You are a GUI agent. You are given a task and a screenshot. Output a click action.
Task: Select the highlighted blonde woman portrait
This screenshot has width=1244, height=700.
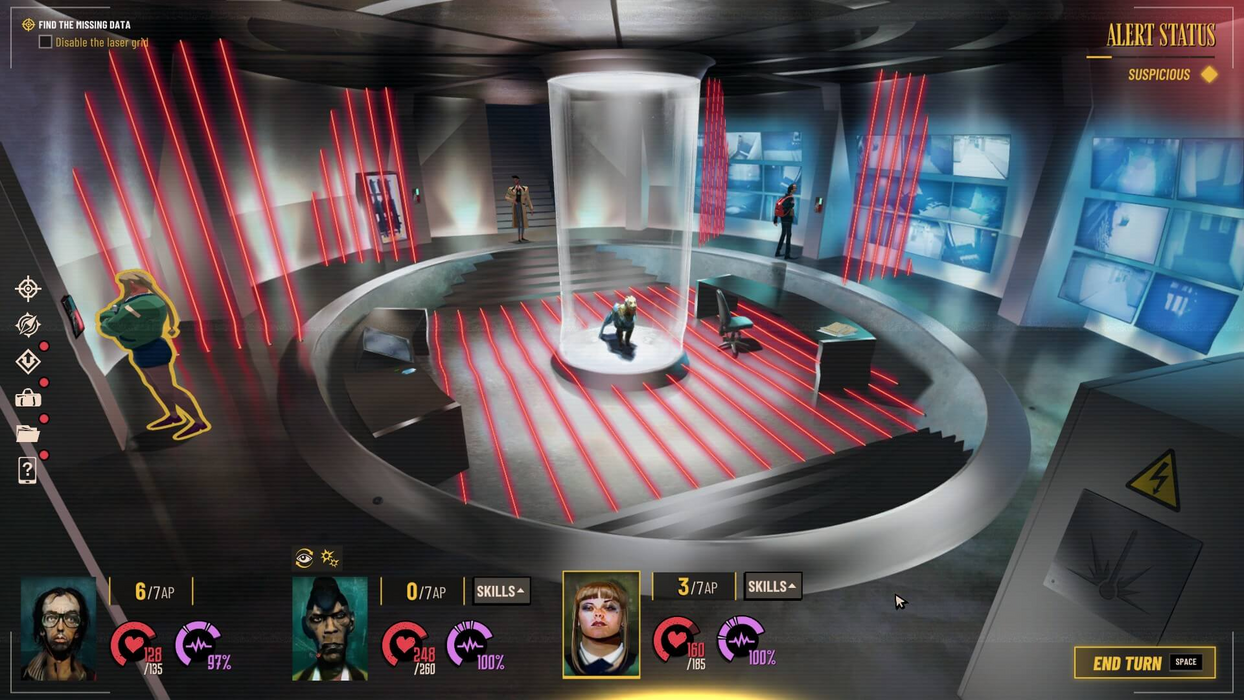pyautogui.click(x=601, y=625)
